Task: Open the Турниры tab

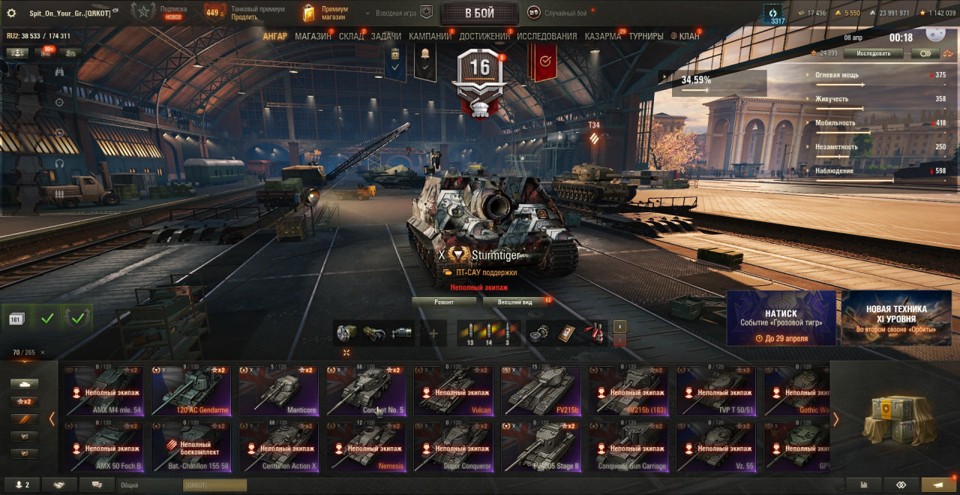Action: pyautogui.click(x=646, y=36)
